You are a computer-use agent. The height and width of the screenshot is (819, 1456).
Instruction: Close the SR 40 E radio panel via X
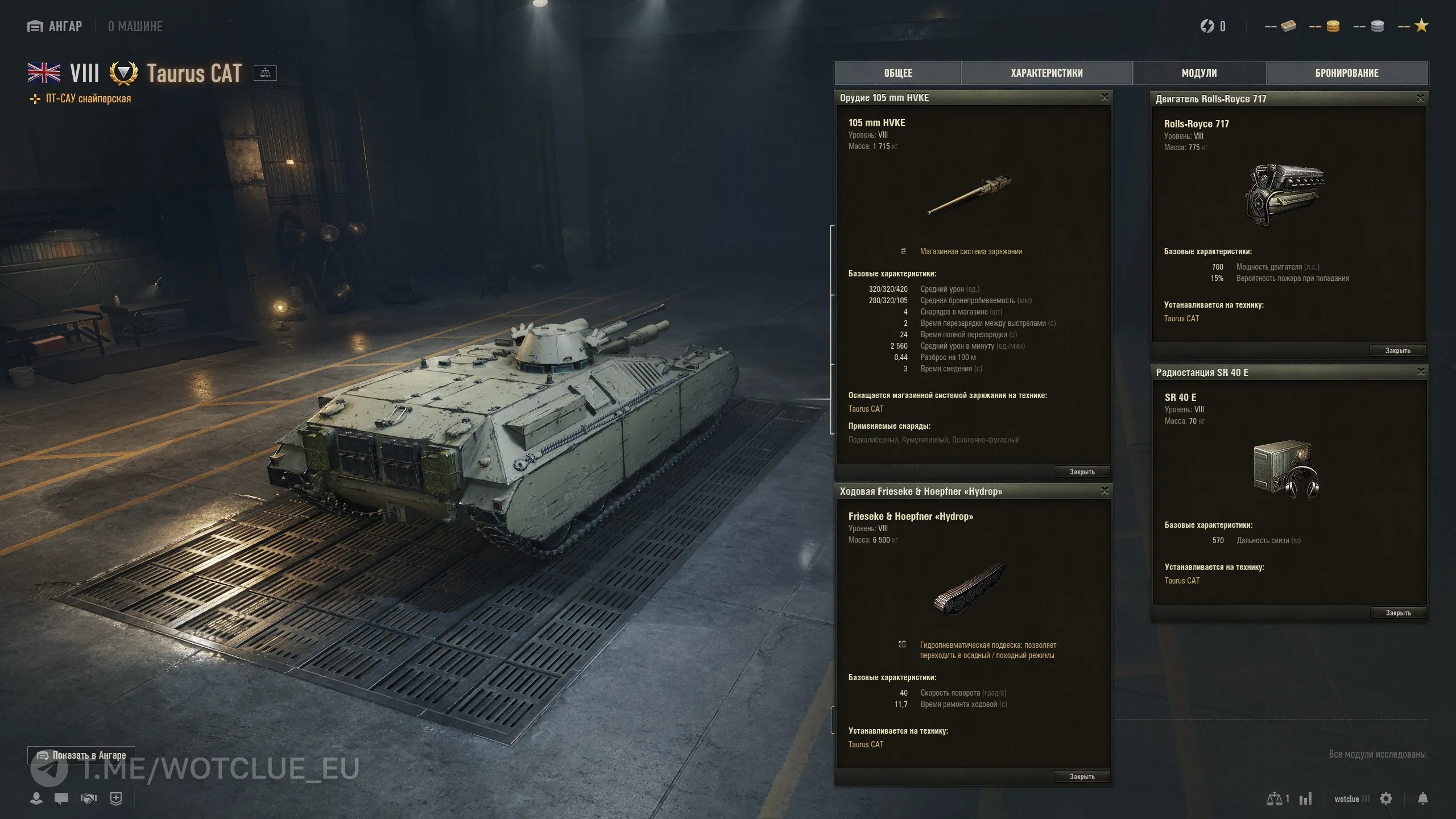point(1421,372)
